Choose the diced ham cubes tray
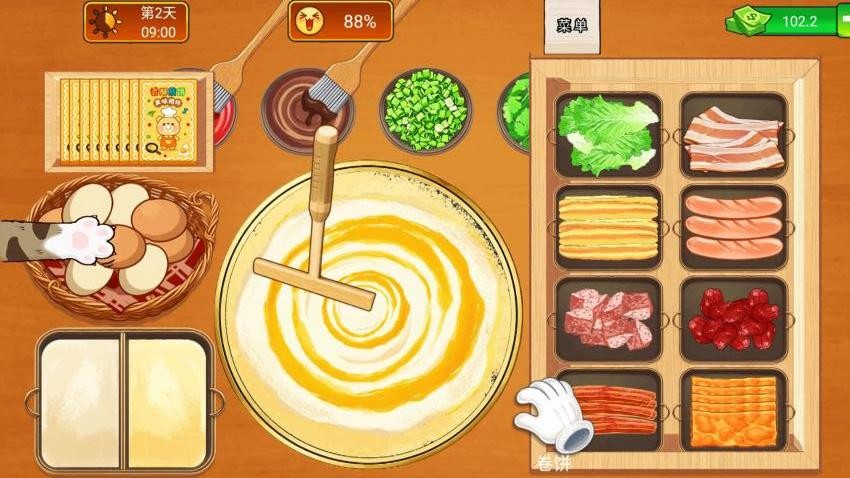The width and height of the screenshot is (850, 478). (608, 318)
